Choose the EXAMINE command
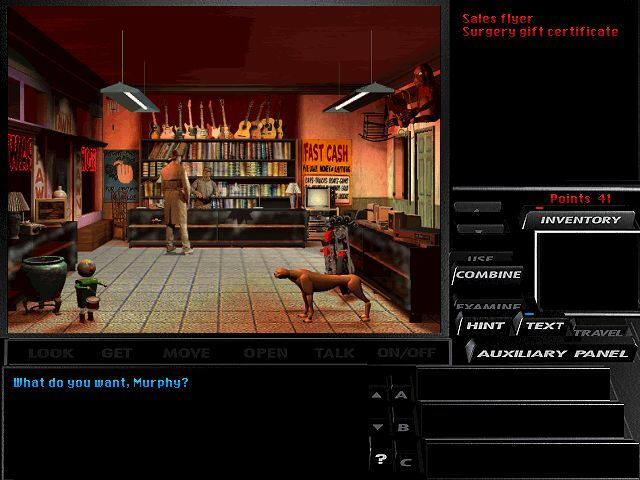The width and height of the screenshot is (640, 480). click(x=488, y=305)
